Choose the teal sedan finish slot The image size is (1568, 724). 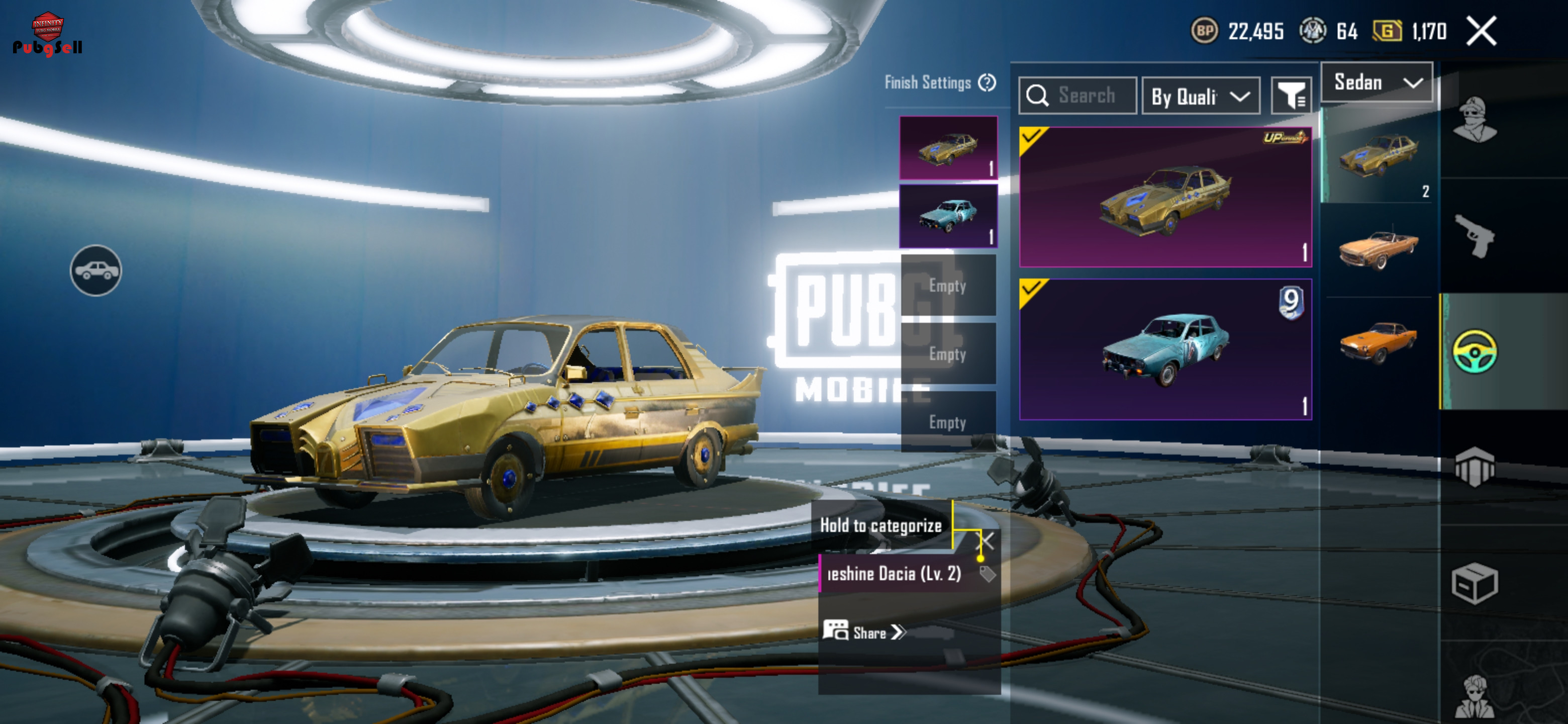tap(948, 216)
